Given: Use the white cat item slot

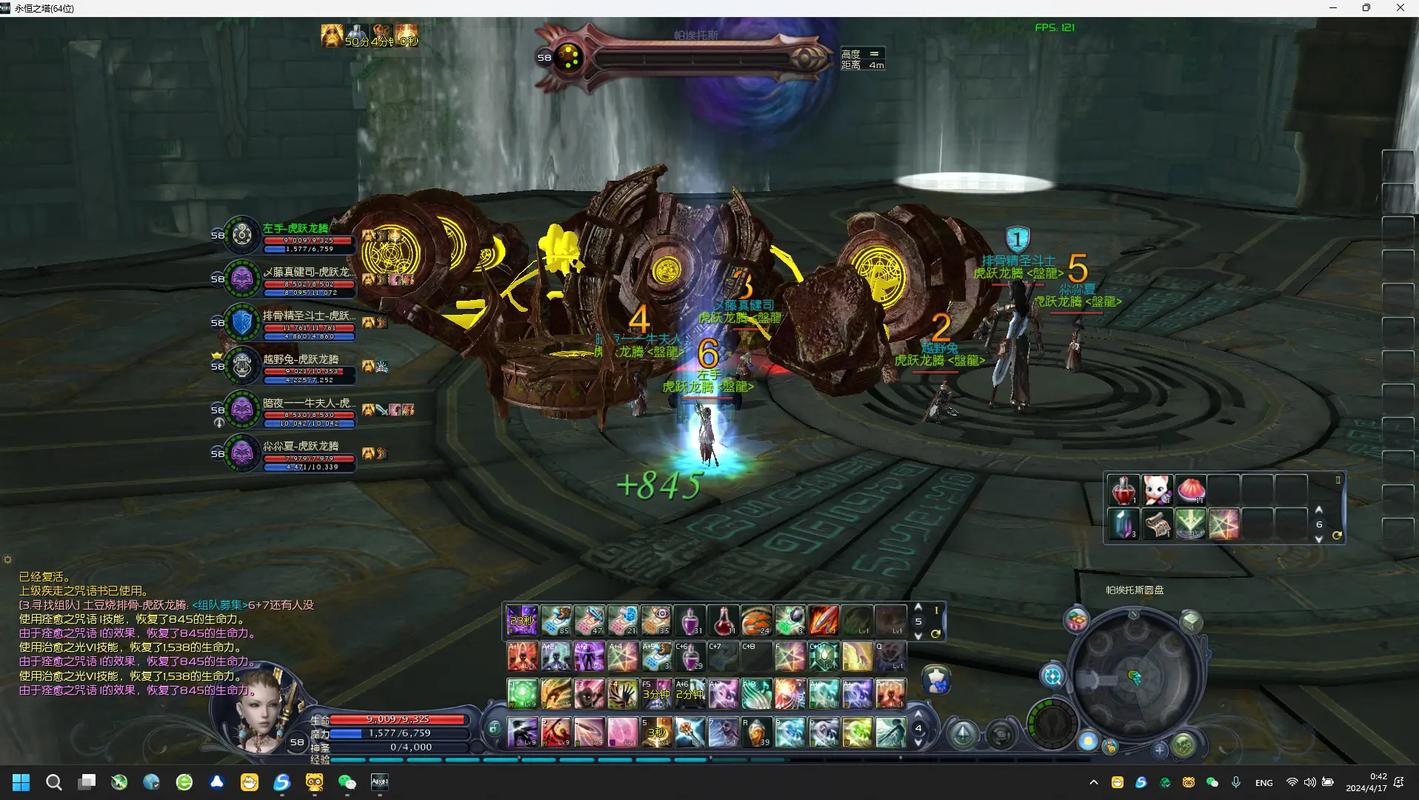Looking at the screenshot, I should [x=1157, y=490].
